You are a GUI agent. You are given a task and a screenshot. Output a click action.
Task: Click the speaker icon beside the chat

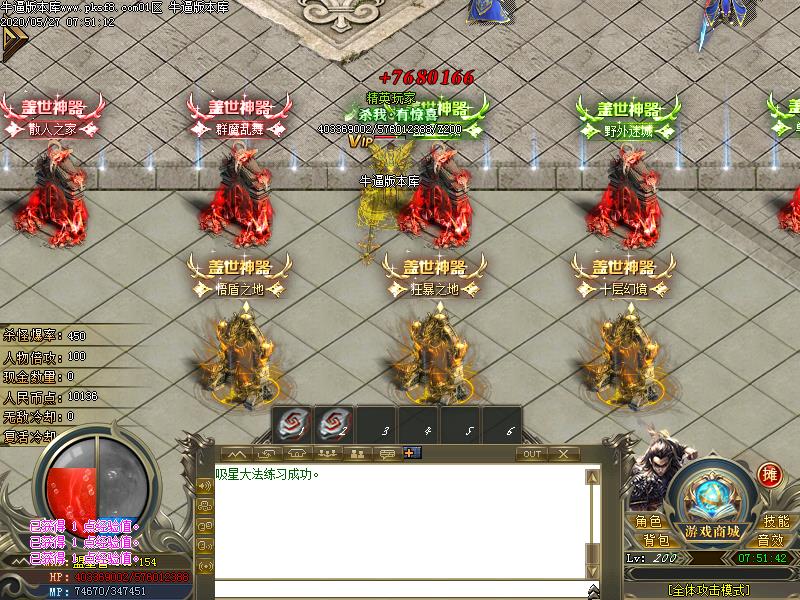click(205, 486)
